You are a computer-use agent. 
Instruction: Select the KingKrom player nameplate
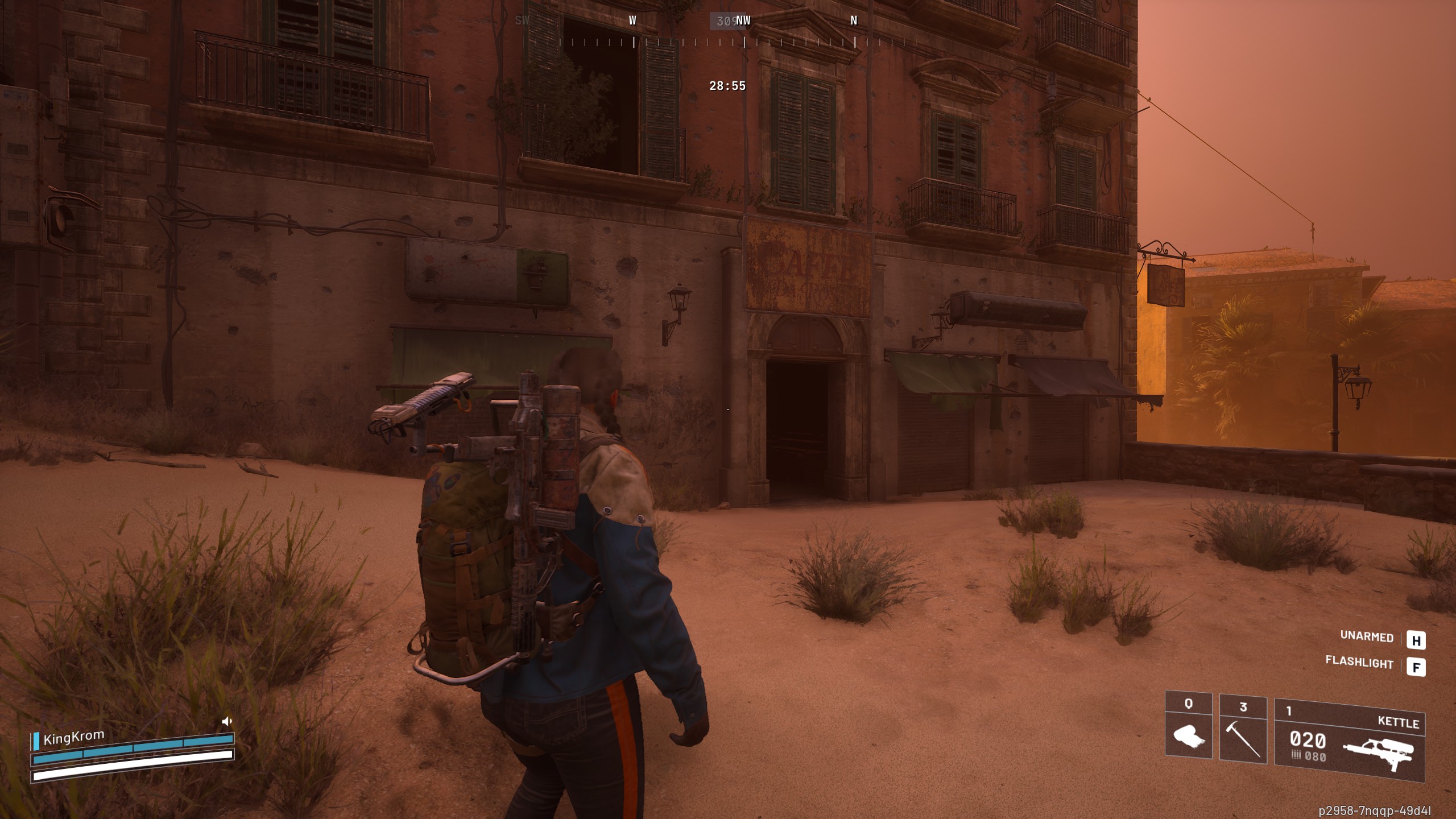click(74, 737)
